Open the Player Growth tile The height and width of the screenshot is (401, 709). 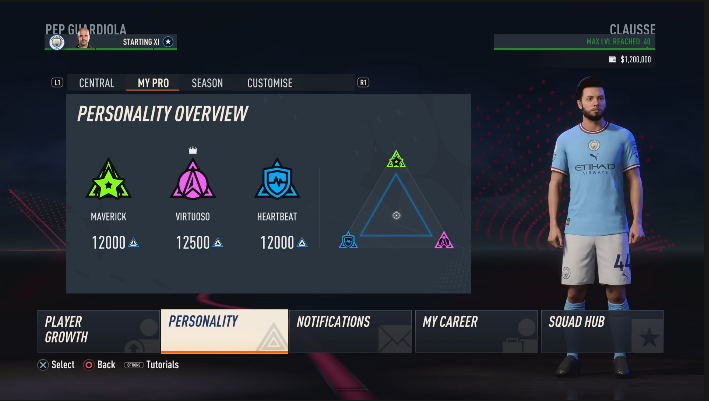[98, 331]
